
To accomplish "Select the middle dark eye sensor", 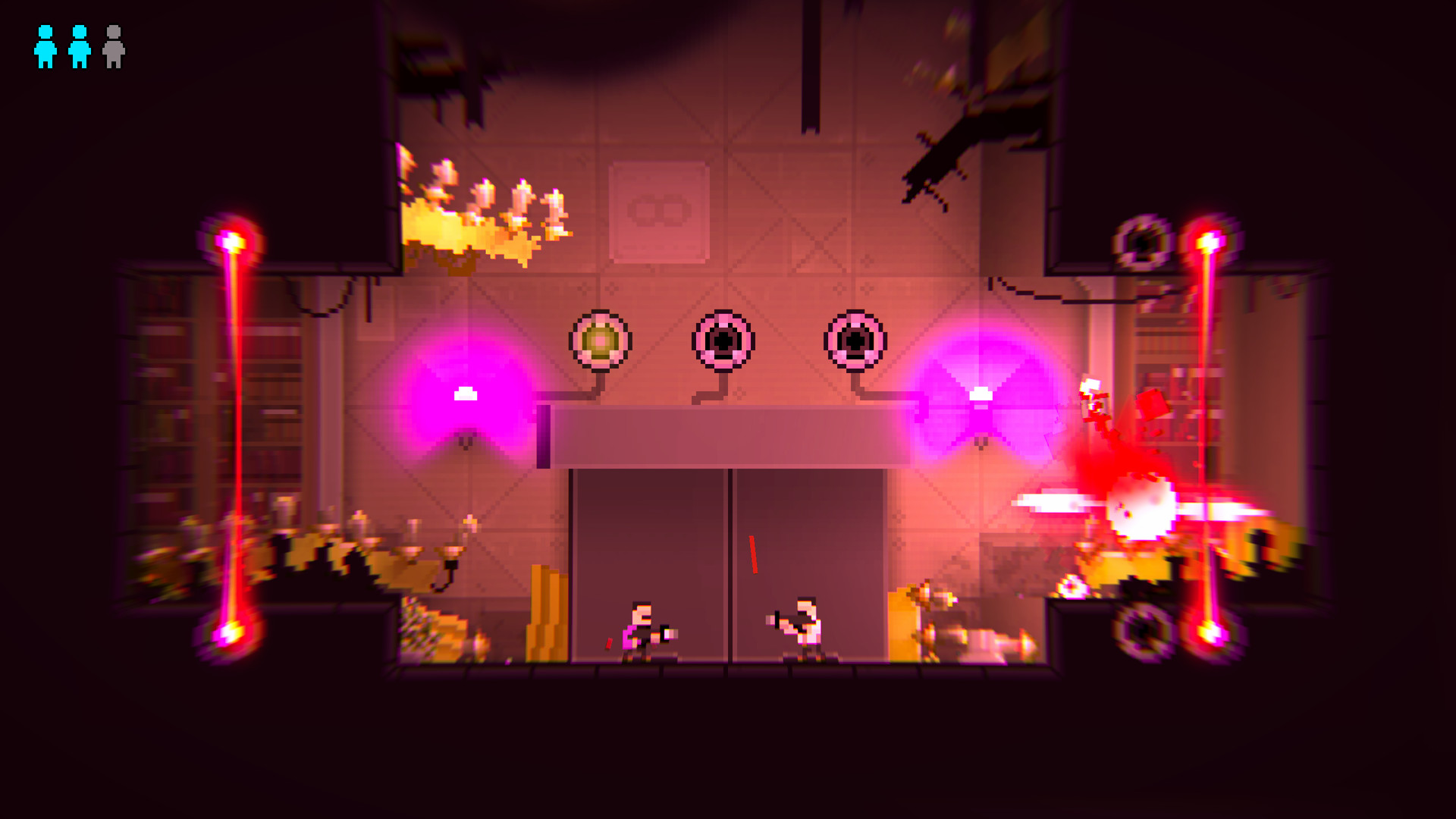I will 722,340.
